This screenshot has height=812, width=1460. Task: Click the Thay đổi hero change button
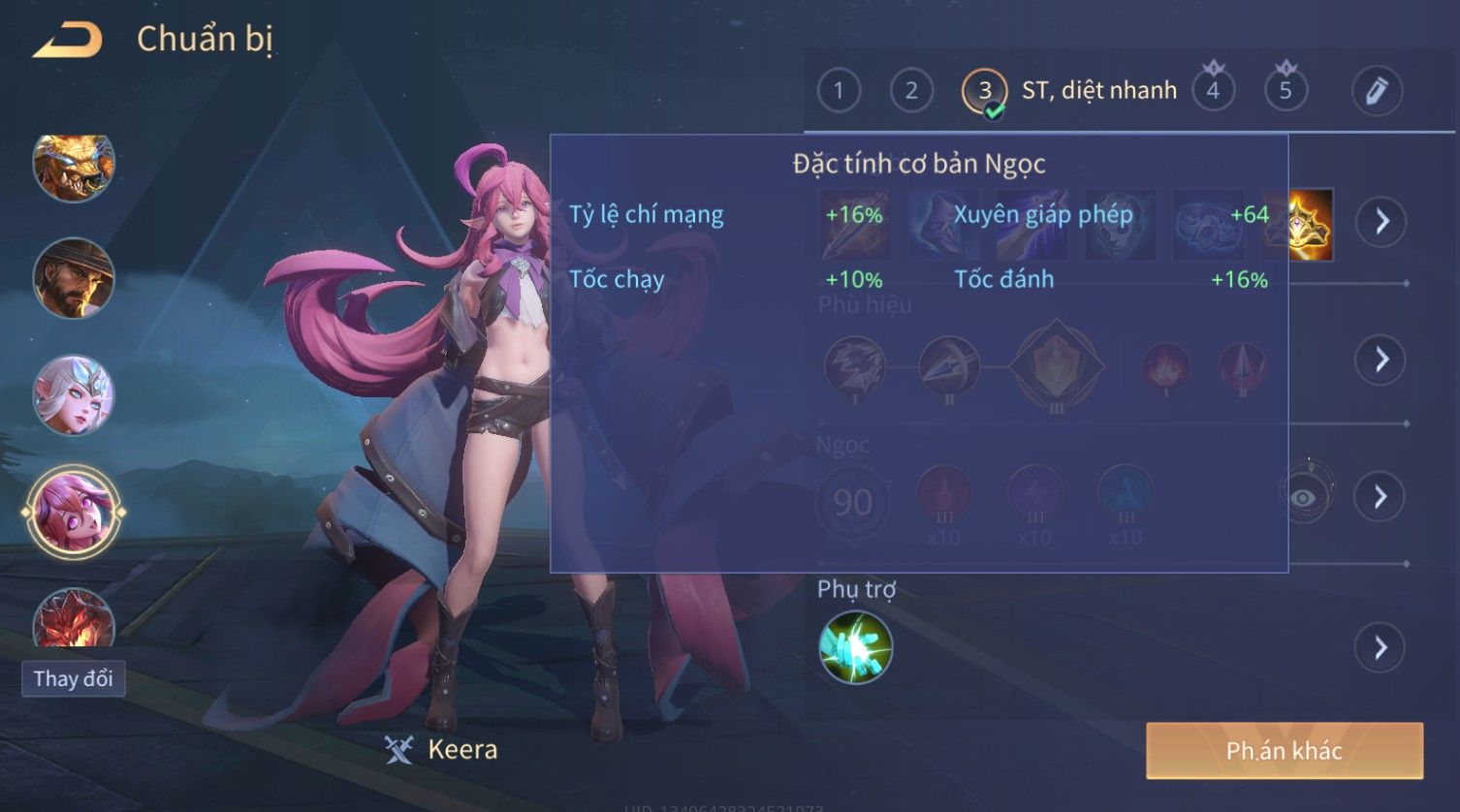(x=74, y=678)
